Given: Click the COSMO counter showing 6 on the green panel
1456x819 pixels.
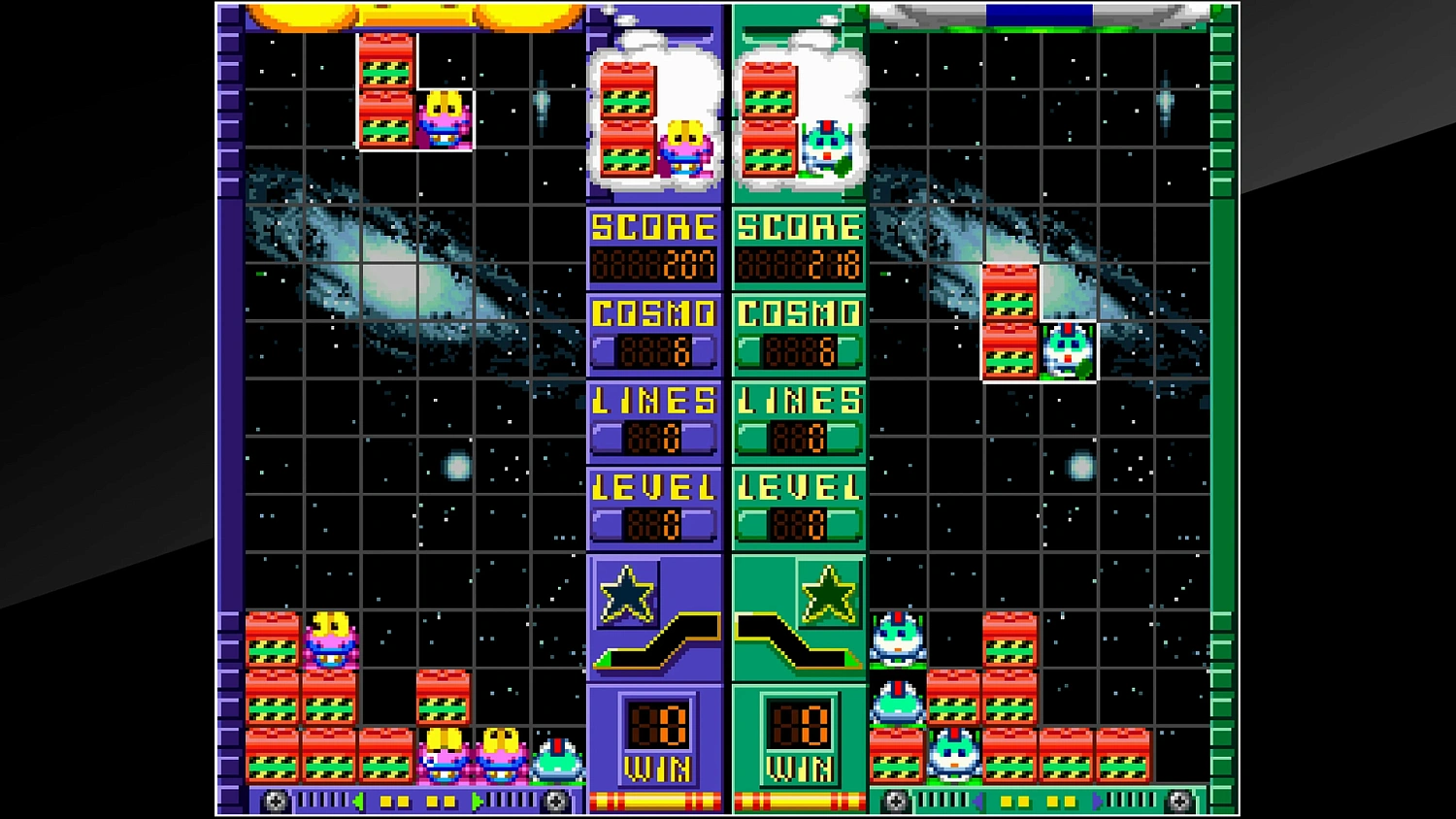Looking at the screenshot, I should point(798,335).
